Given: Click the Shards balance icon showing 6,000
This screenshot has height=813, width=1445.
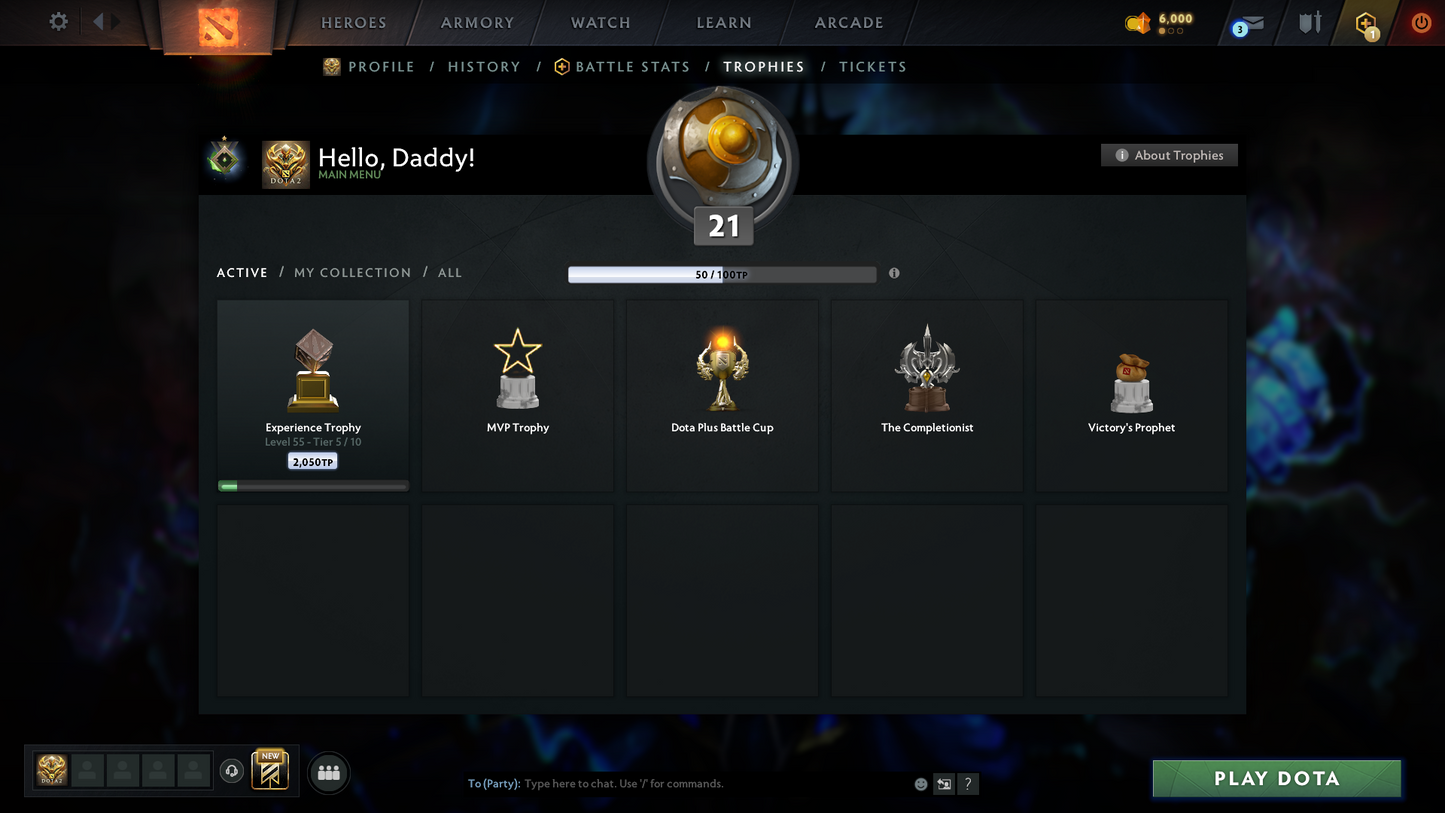Looking at the screenshot, I should [x=1138, y=22].
